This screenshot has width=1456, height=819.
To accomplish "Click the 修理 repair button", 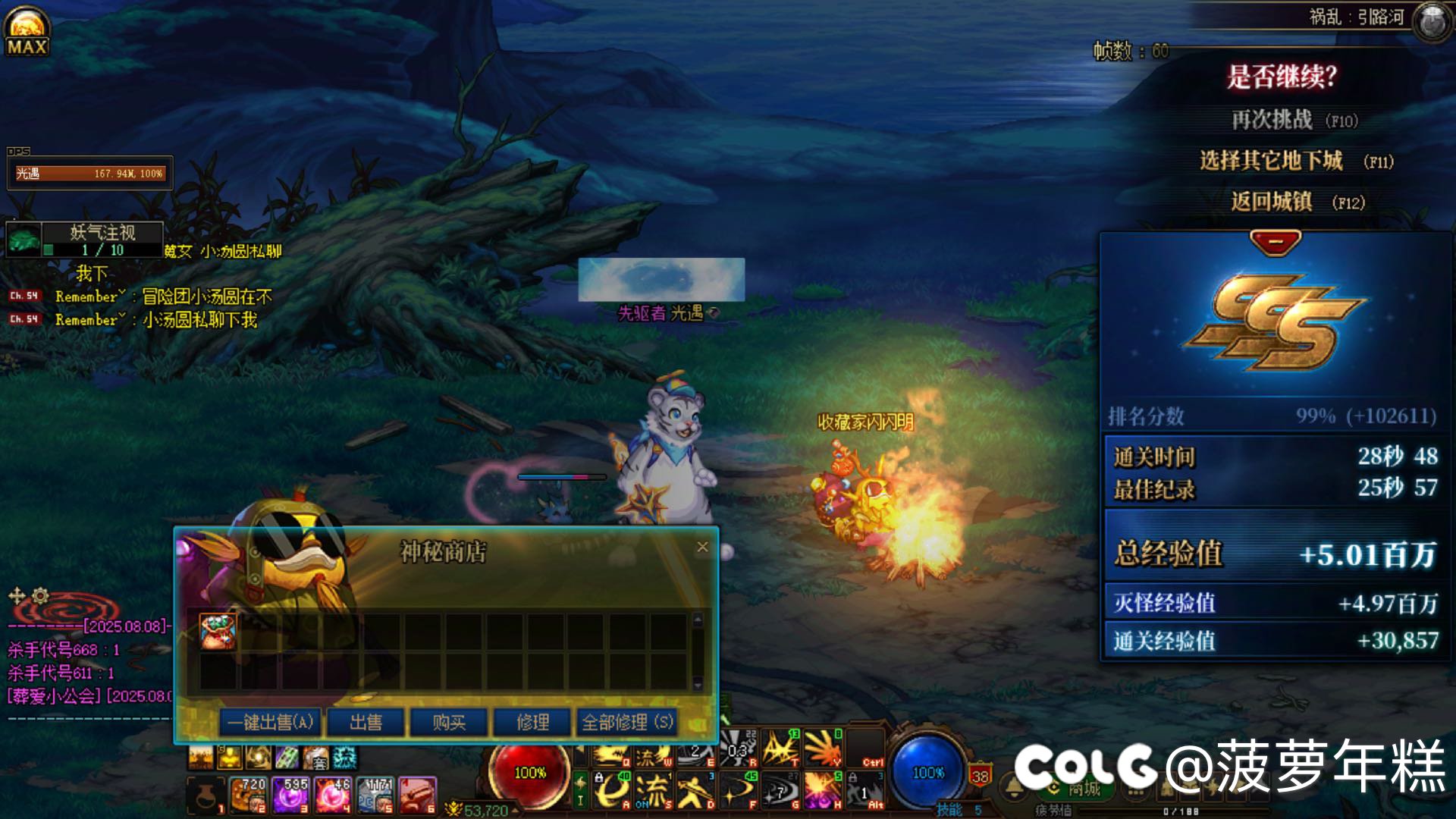I will point(532,722).
